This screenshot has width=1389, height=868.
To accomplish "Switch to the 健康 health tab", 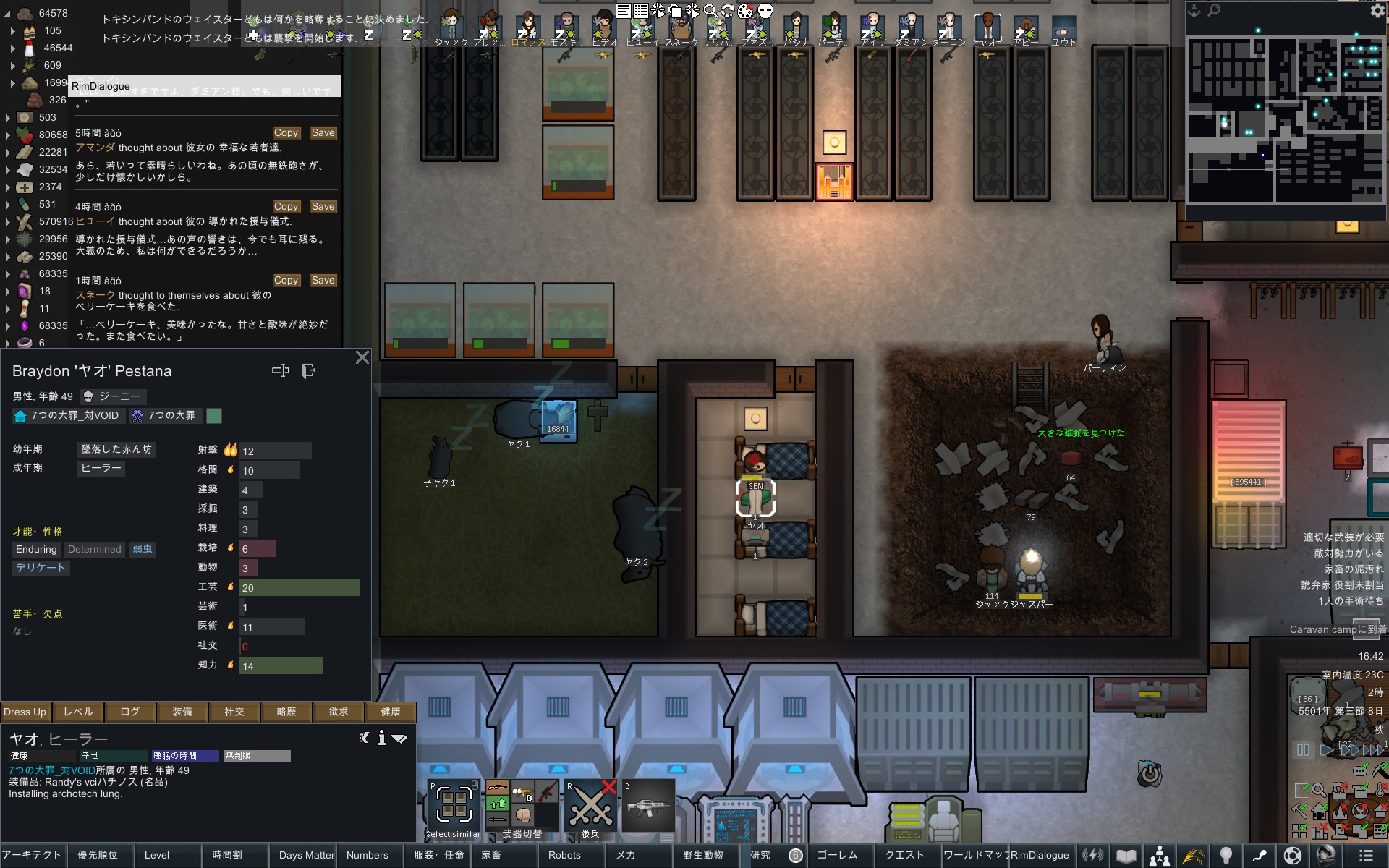I will tap(391, 712).
